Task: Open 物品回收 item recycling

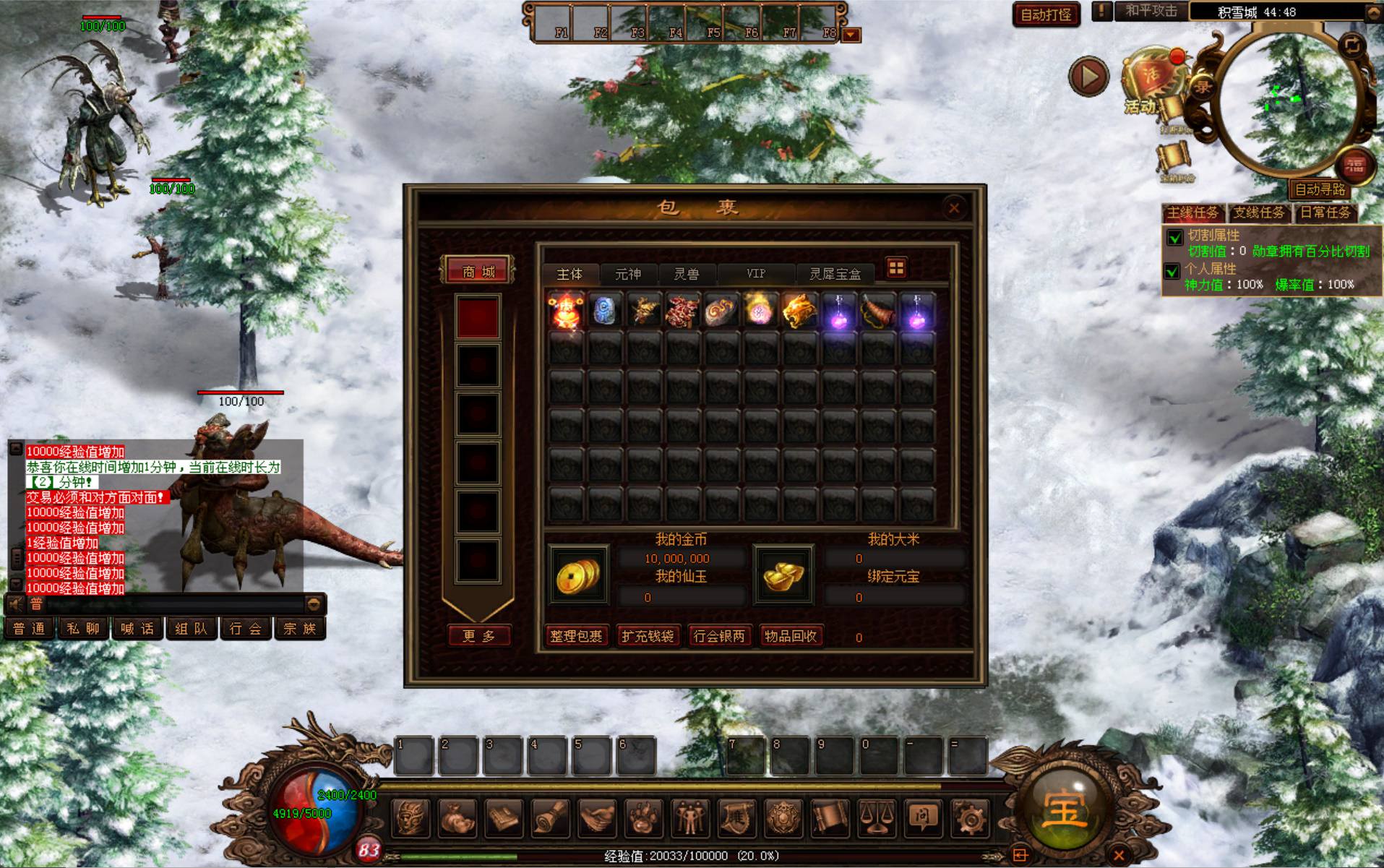Action: (x=790, y=636)
